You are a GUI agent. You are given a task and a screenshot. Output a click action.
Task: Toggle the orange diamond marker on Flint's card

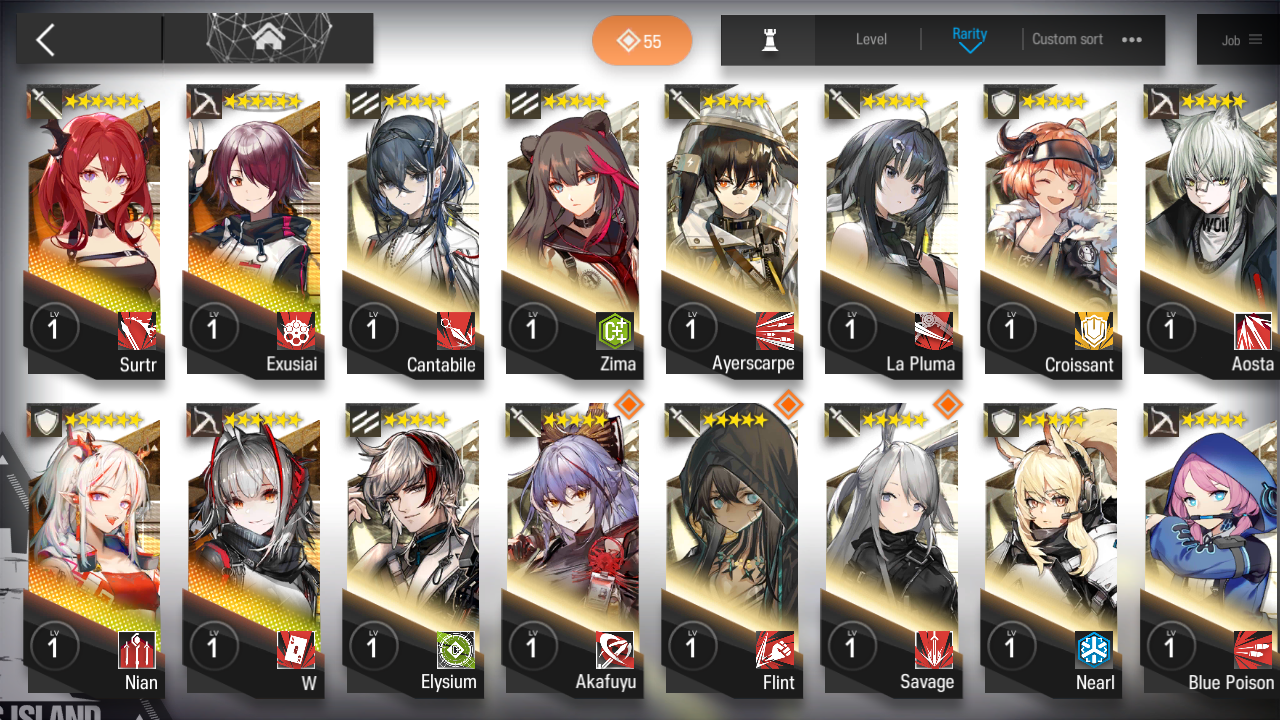click(788, 406)
